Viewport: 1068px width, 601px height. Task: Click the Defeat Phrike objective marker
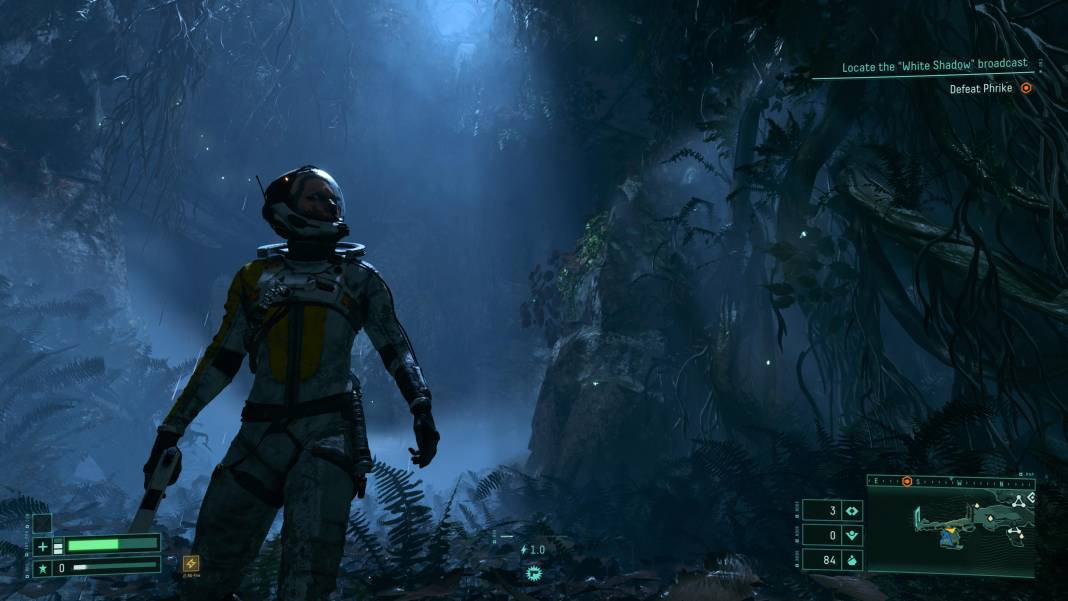1025,88
